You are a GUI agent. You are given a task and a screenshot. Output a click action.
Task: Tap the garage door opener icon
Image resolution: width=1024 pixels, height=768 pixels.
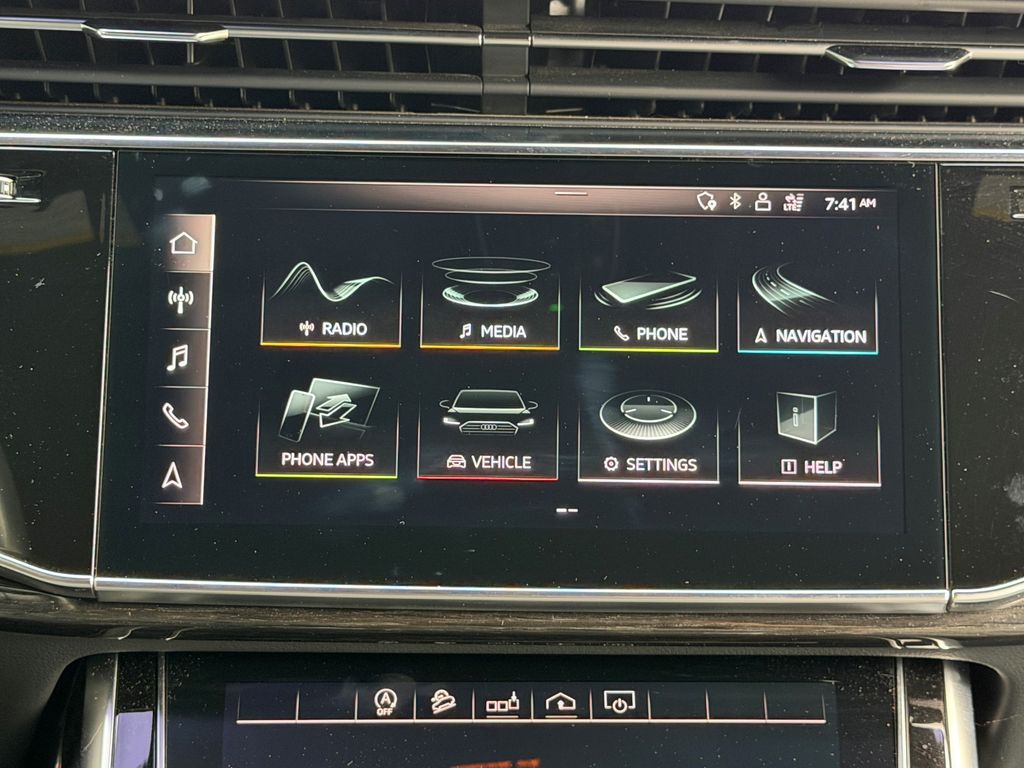coord(561,703)
